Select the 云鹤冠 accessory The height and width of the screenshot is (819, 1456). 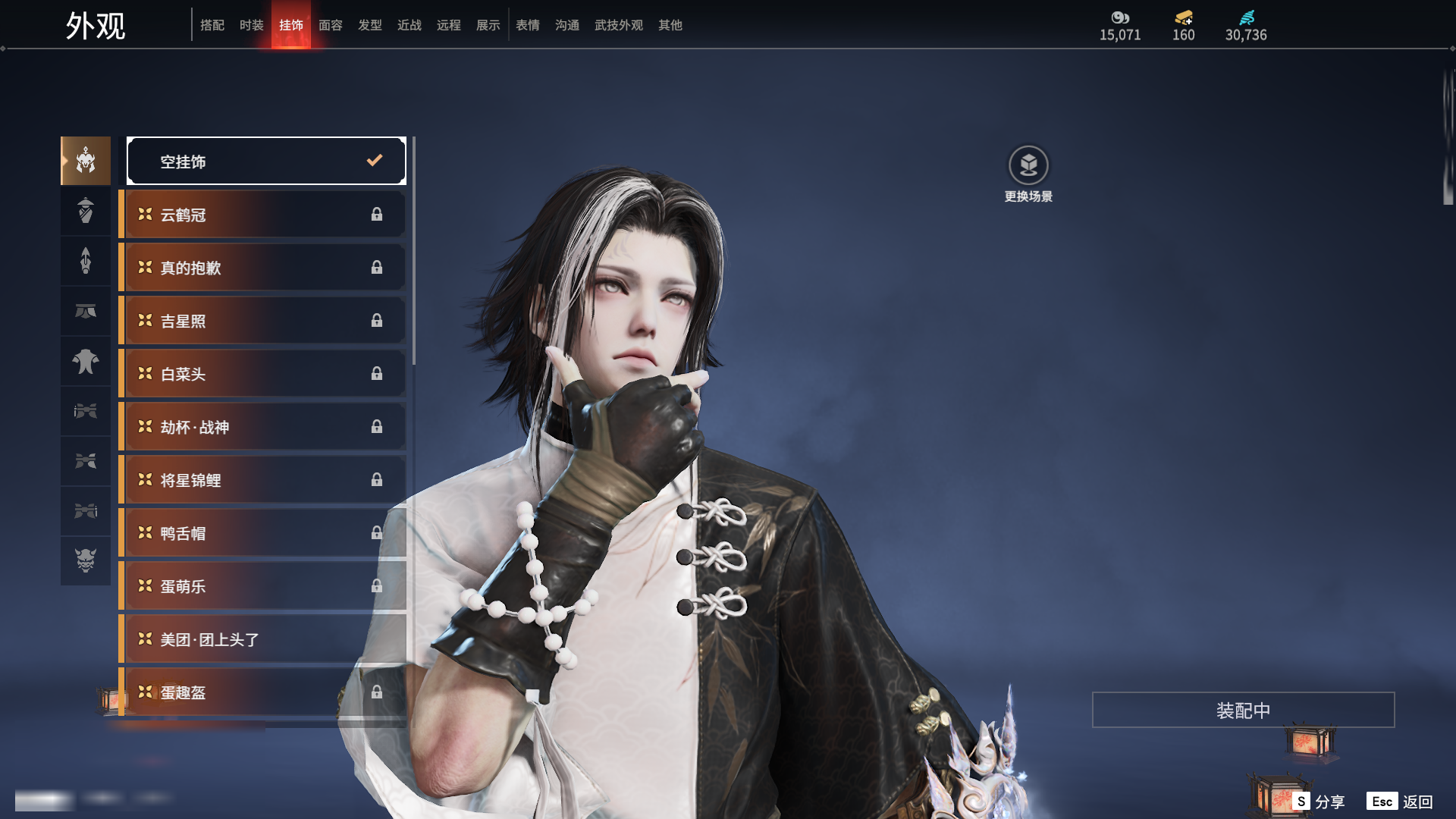click(x=262, y=215)
